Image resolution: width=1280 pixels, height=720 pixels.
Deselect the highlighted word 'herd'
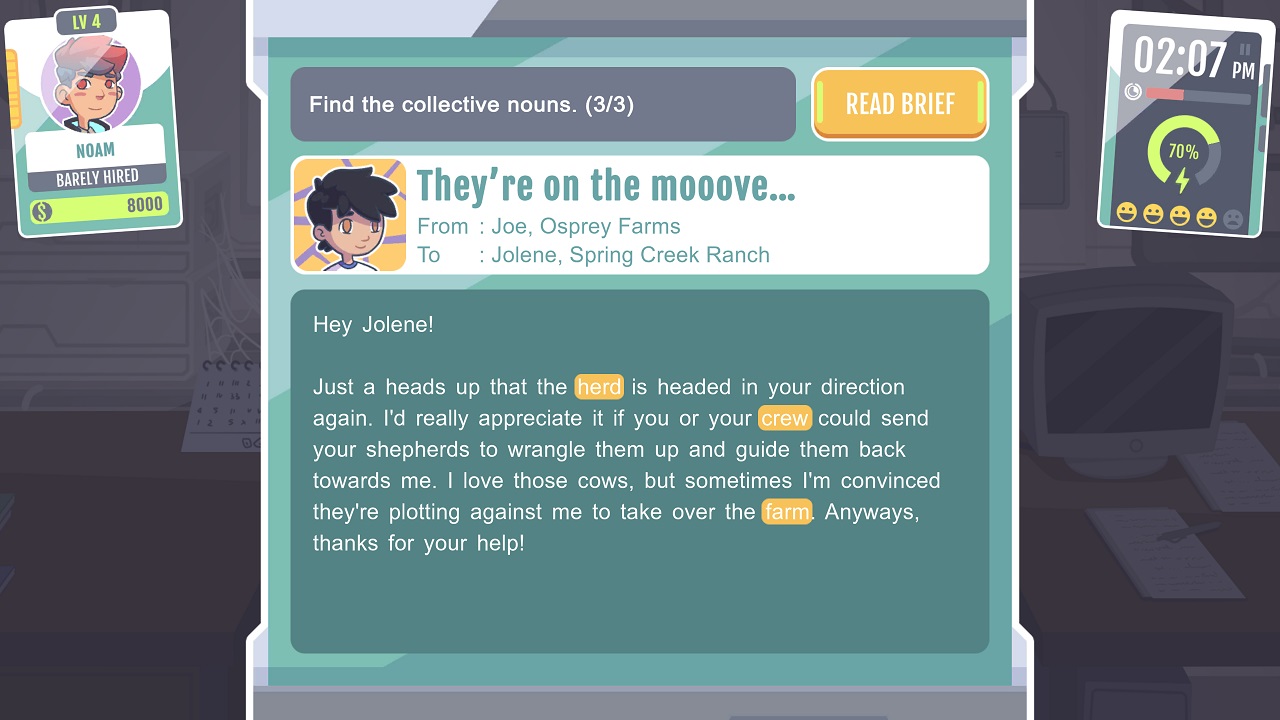[599, 387]
